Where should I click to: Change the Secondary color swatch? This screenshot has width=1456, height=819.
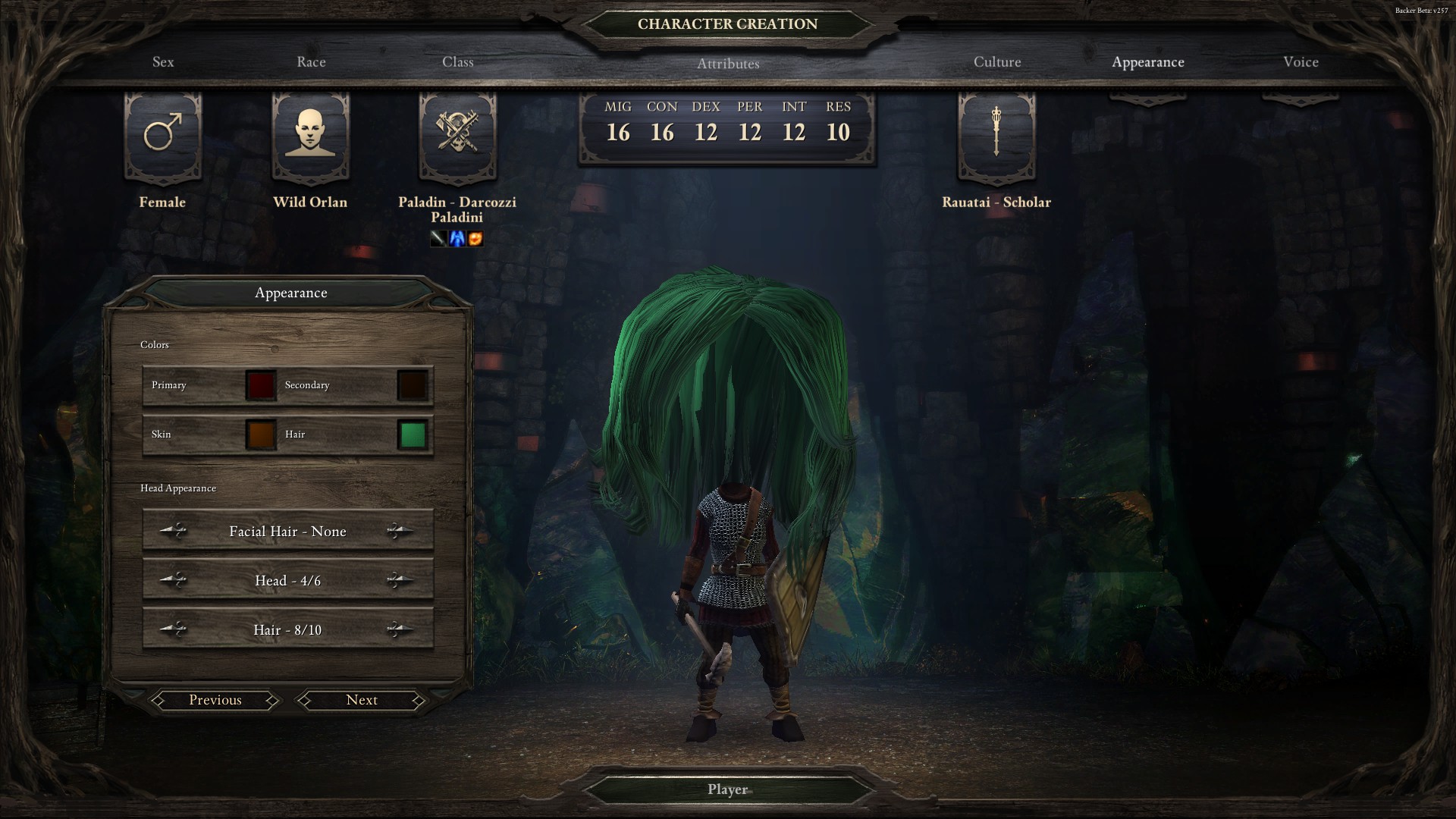[x=413, y=385]
